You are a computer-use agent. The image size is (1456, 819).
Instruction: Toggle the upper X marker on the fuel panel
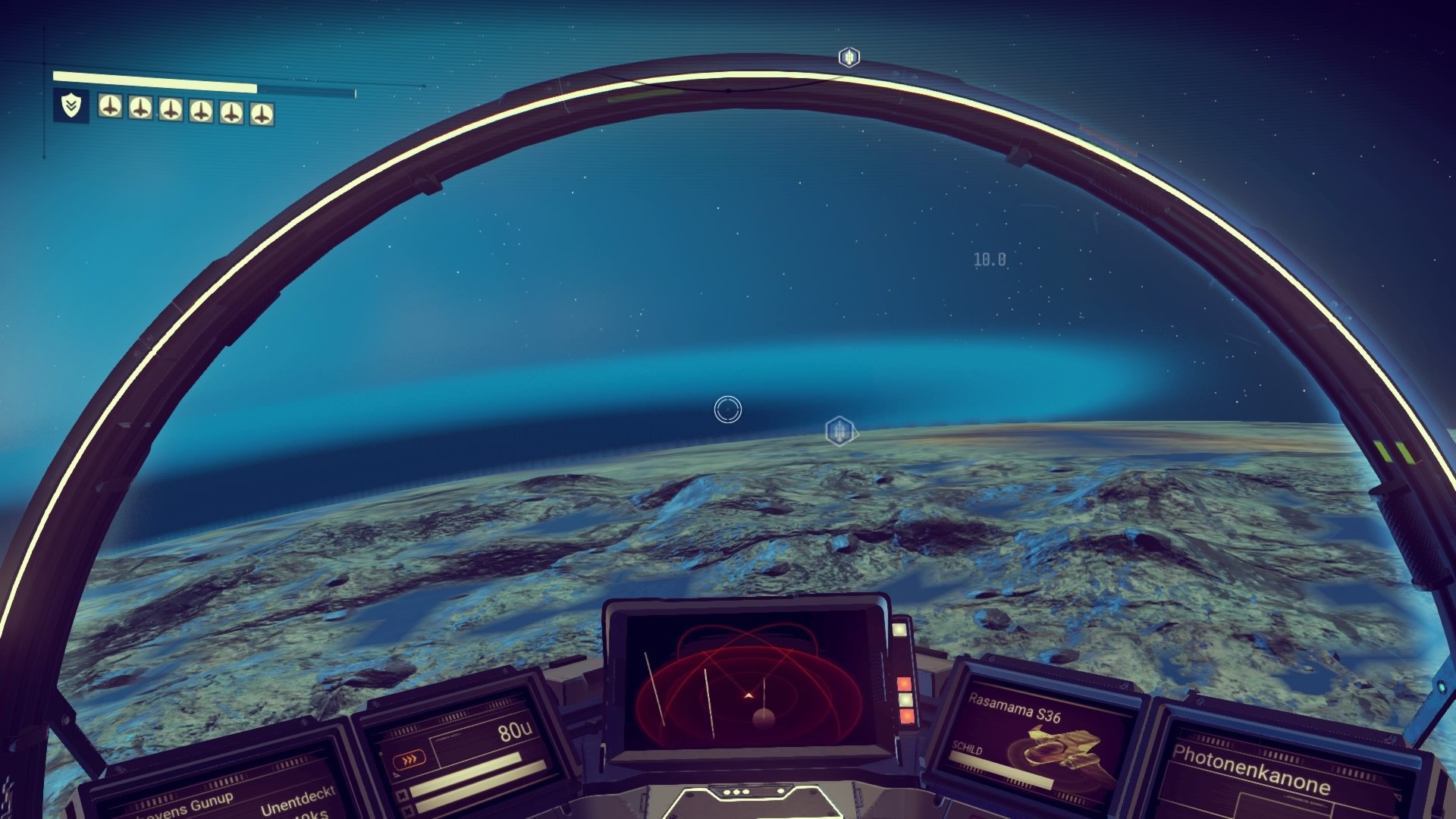tap(403, 794)
